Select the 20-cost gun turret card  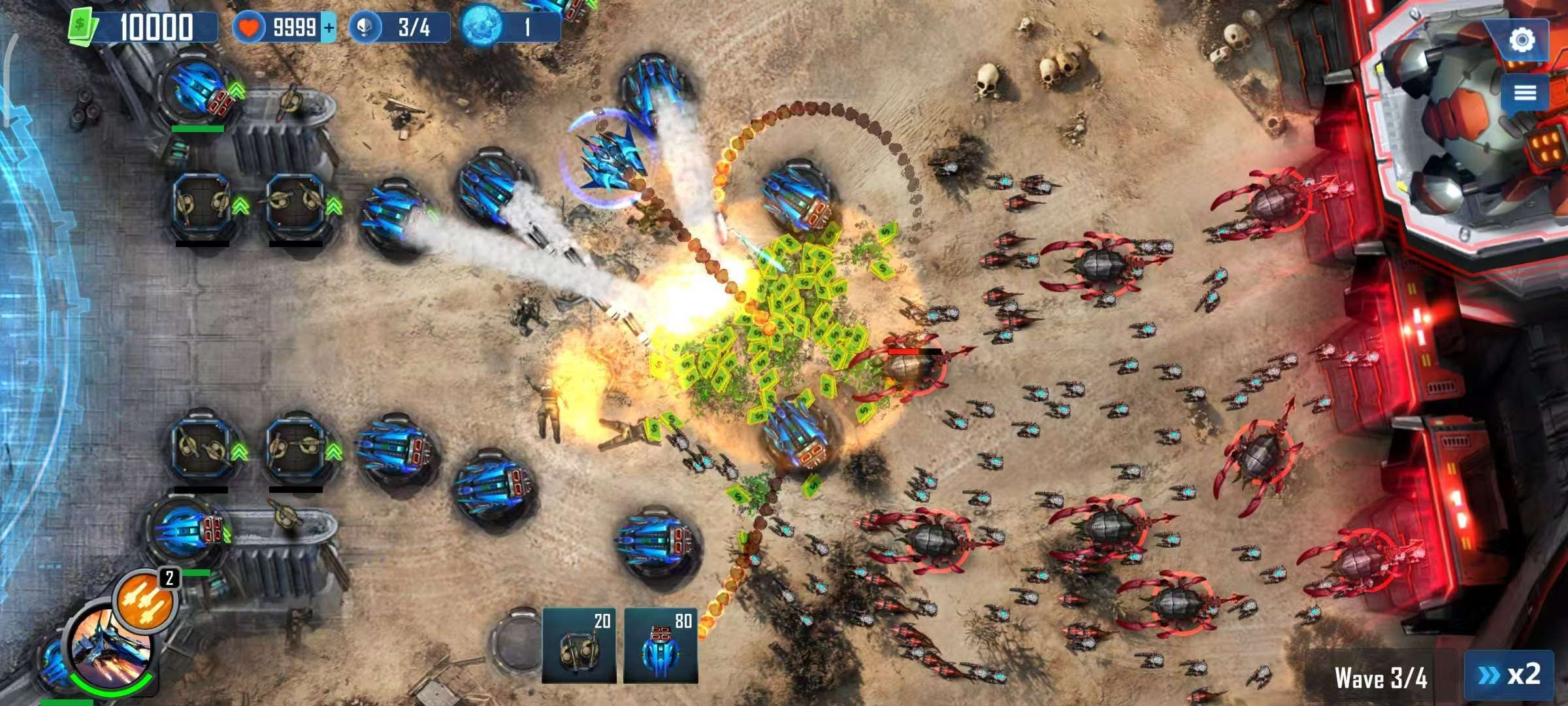579,646
